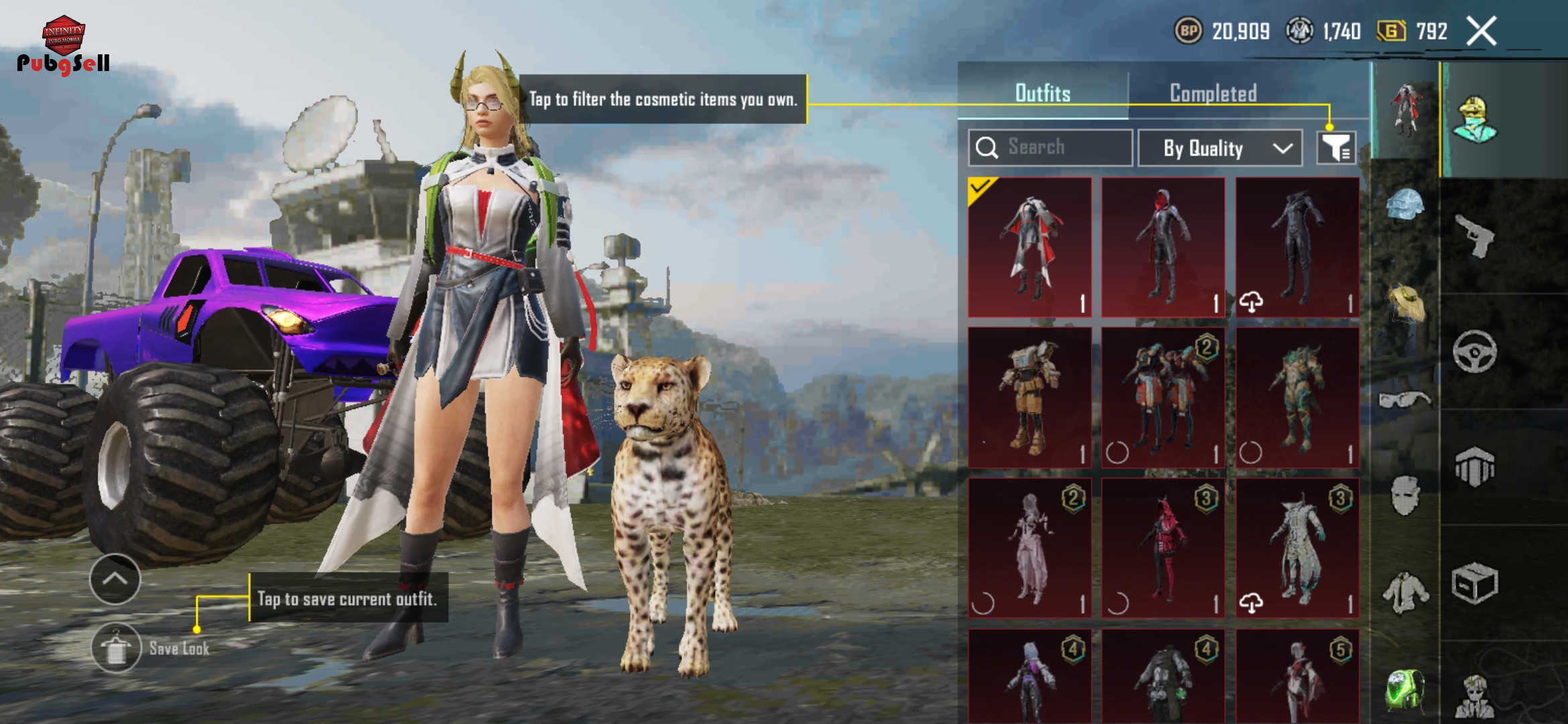
Task: Open the jacket clothing category
Action: point(1404,593)
